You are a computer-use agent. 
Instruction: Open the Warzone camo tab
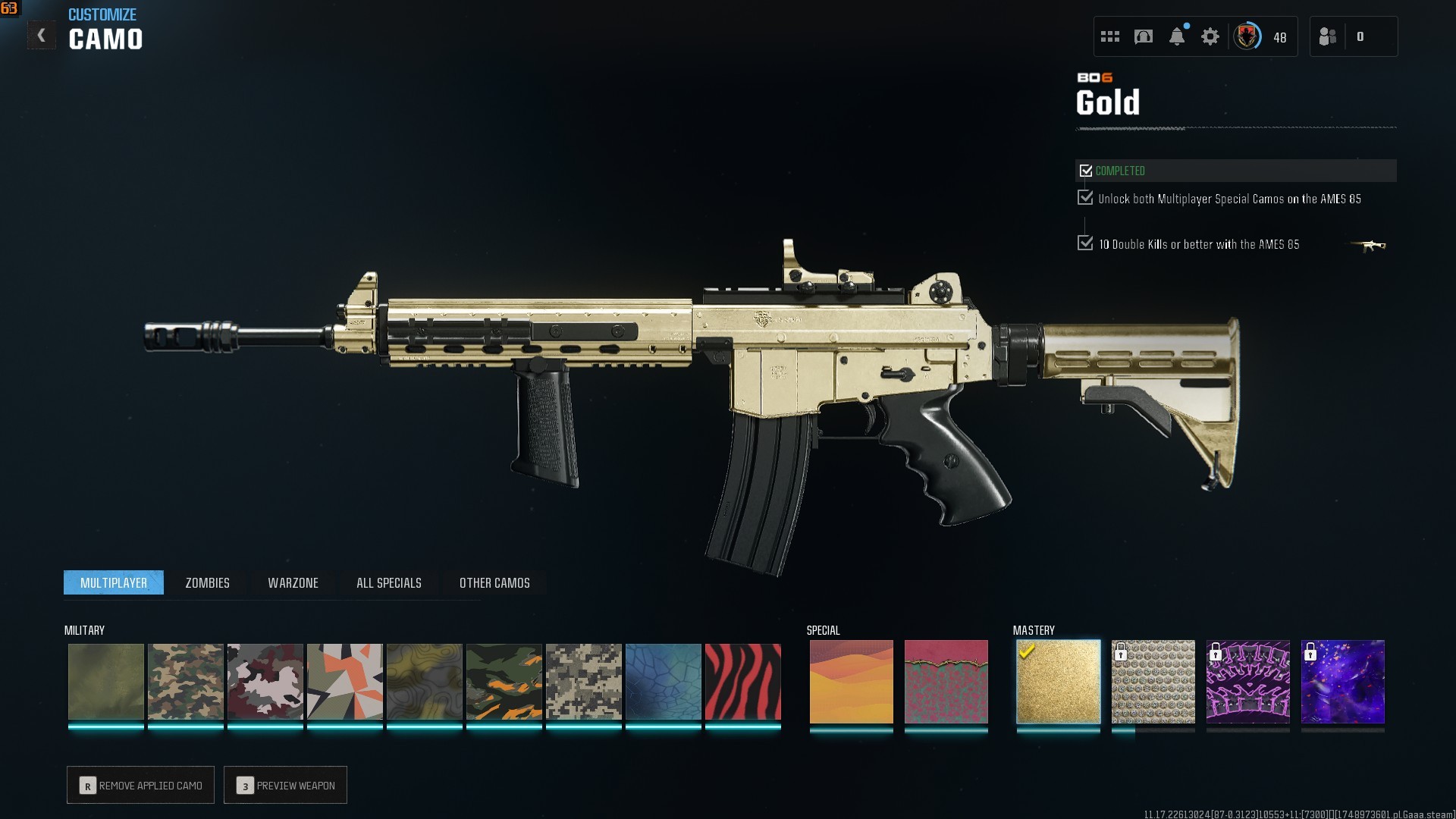point(293,582)
